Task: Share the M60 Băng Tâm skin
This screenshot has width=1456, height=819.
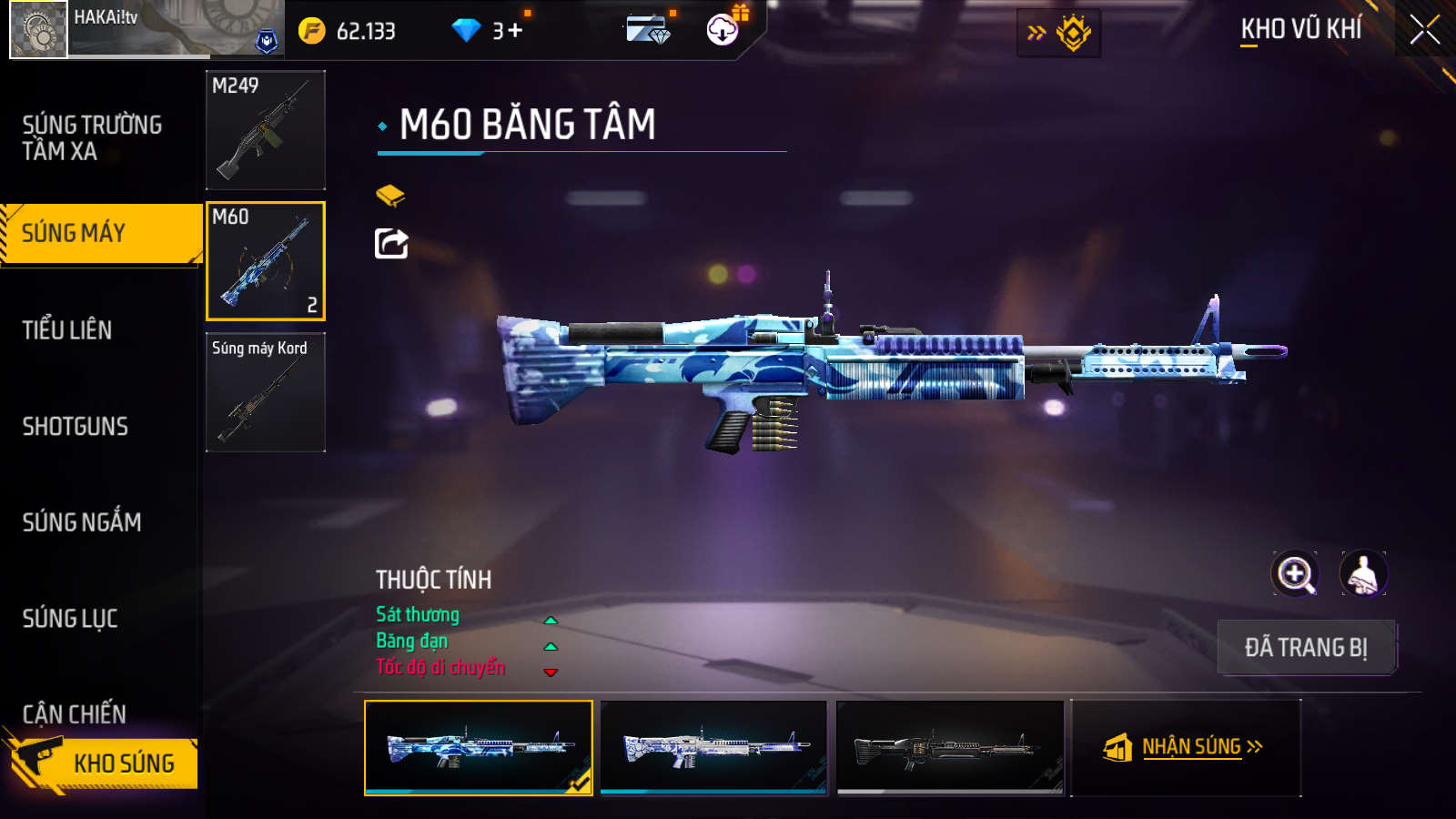Action: pyautogui.click(x=391, y=243)
